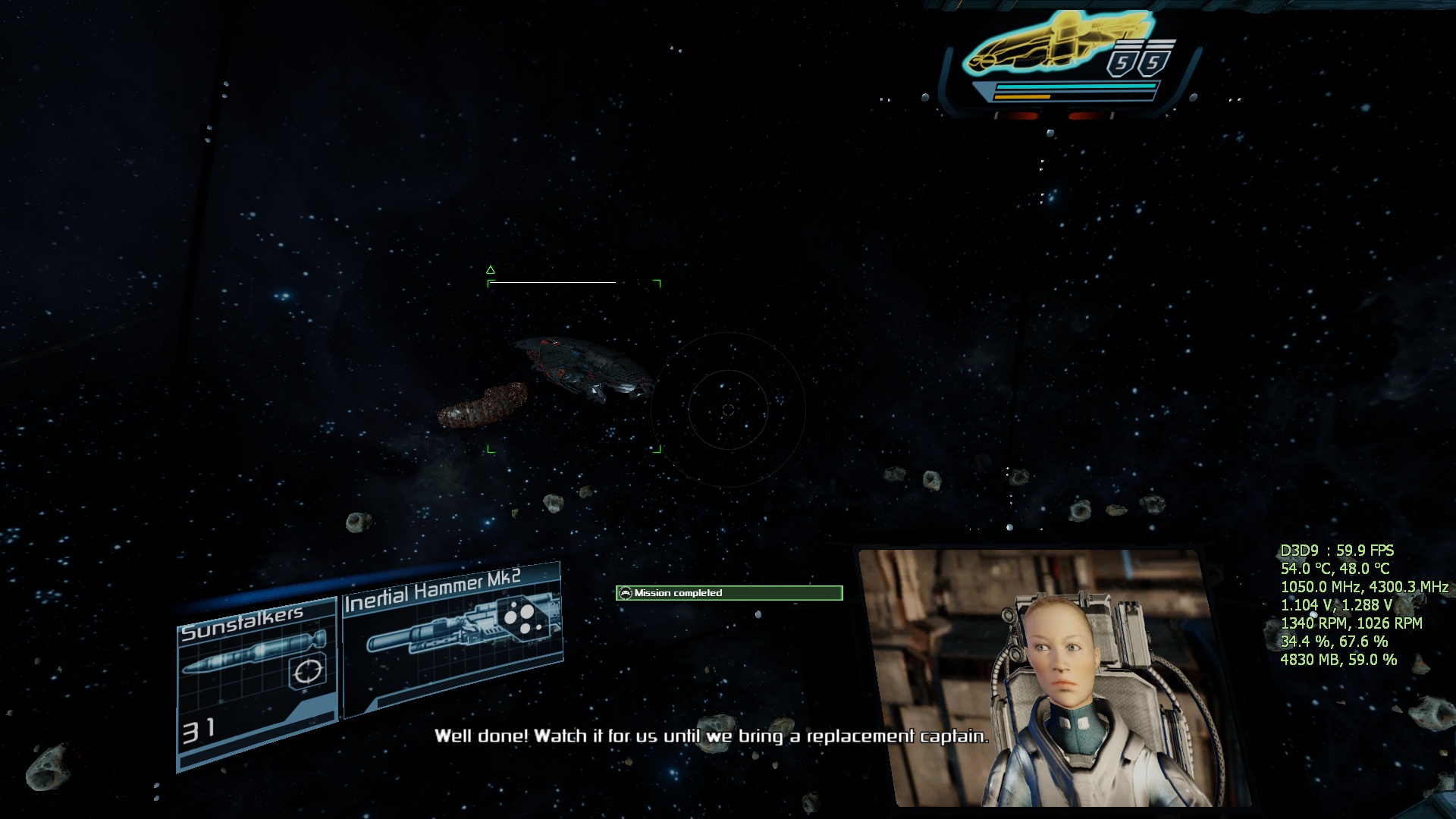Image resolution: width=1456 pixels, height=819 pixels.
Task: Click the Mission completed notification bar
Action: point(729,593)
